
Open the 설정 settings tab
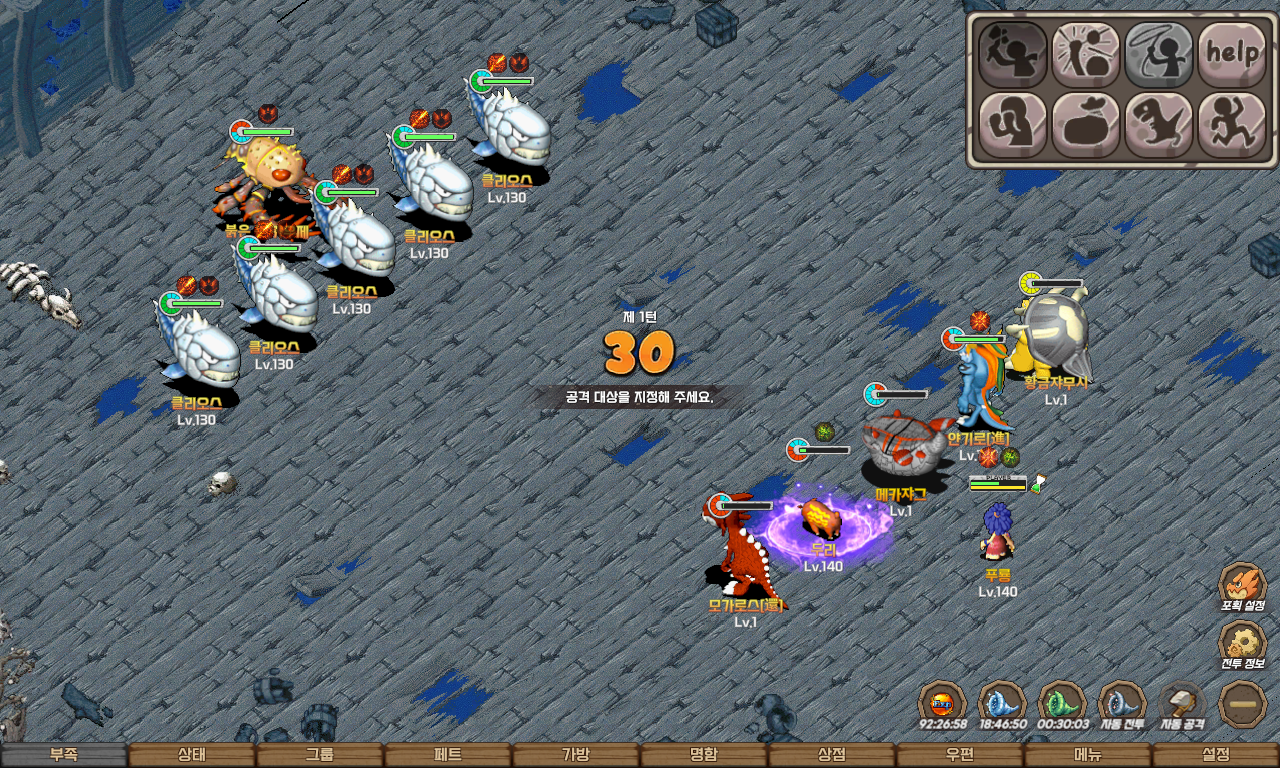click(x=1216, y=755)
